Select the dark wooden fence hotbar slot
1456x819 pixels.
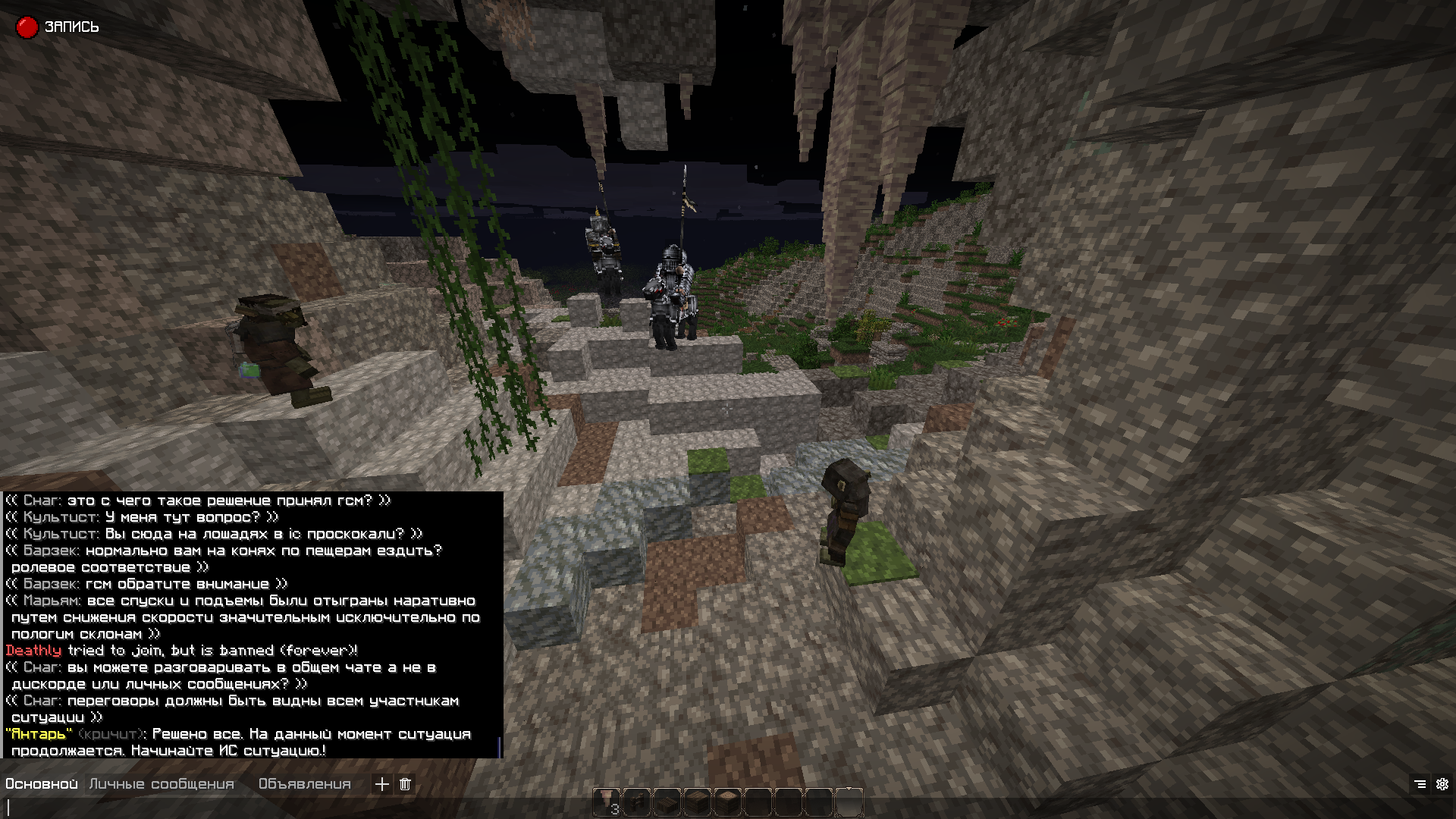point(637,802)
